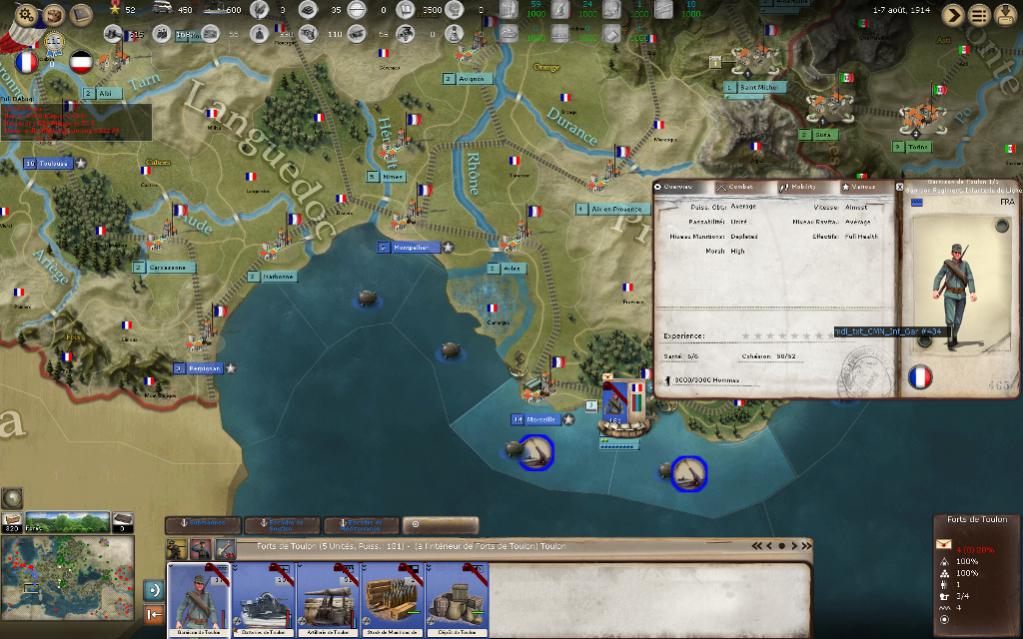This screenshot has width=1023, height=639.
Task: Close the unit detail panel
Action: [899, 186]
